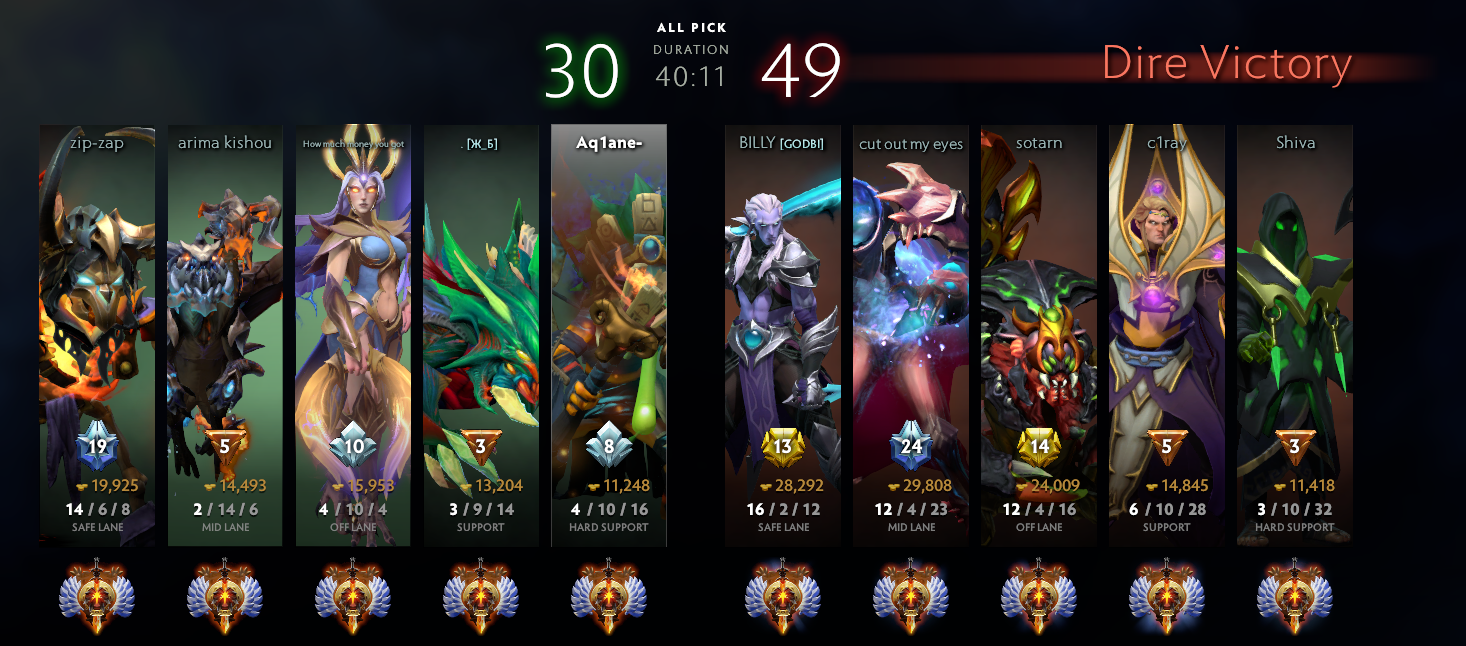Choose sotarn's off lane card
Image resolution: width=1466 pixels, height=646 pixels.
pos(1039,335)
